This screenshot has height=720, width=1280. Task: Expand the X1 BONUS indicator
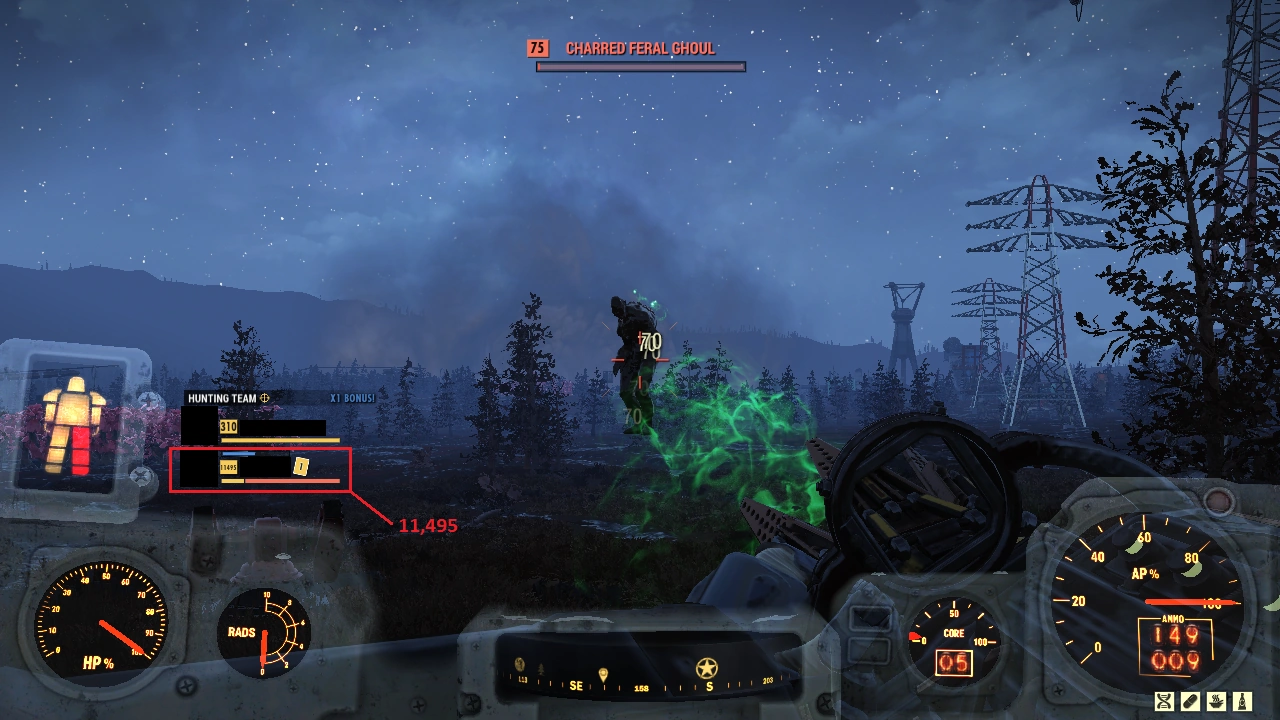click(x=353, y=397)
